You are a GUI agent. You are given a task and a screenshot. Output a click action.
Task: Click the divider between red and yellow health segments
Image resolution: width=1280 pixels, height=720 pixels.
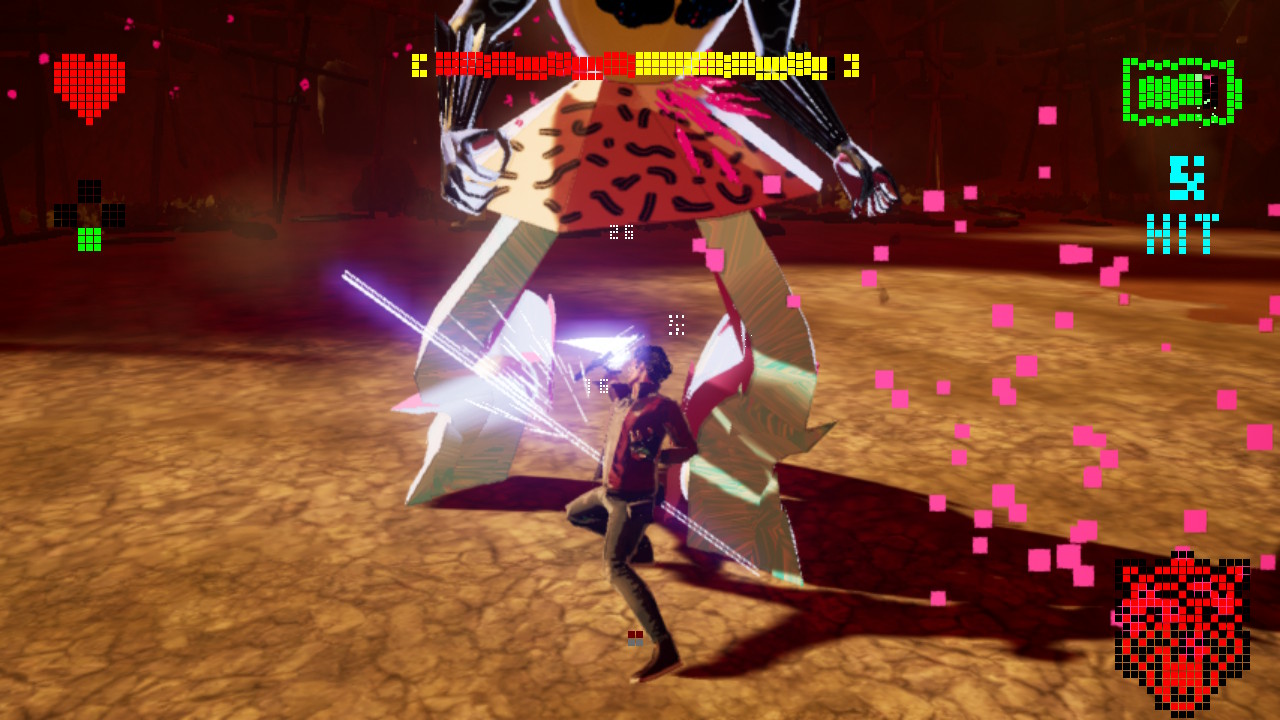point(633,63)
